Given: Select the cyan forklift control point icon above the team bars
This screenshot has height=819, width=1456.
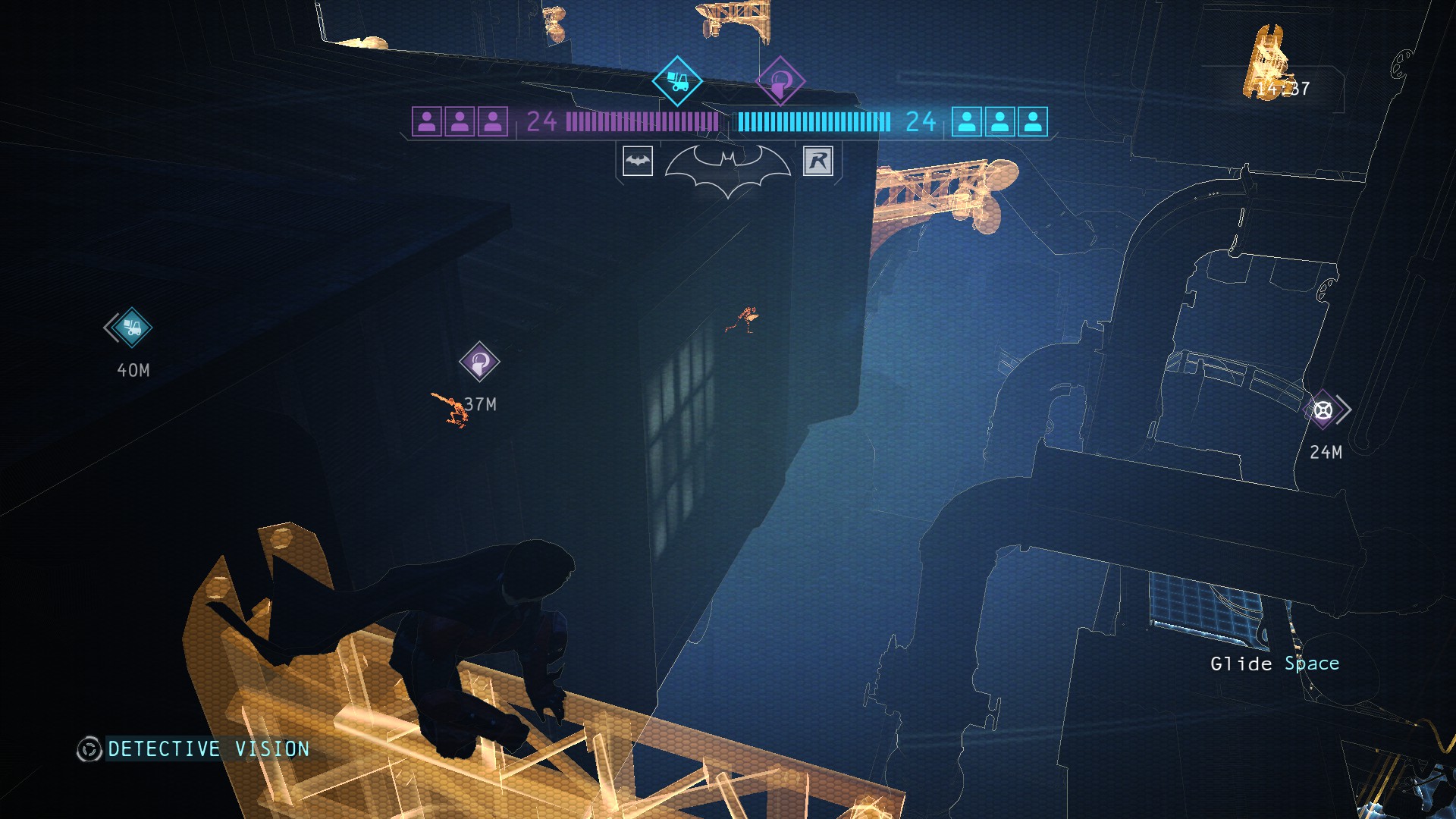Looking at the screenshot, I should pyautogui.click(x=676, y=80).
